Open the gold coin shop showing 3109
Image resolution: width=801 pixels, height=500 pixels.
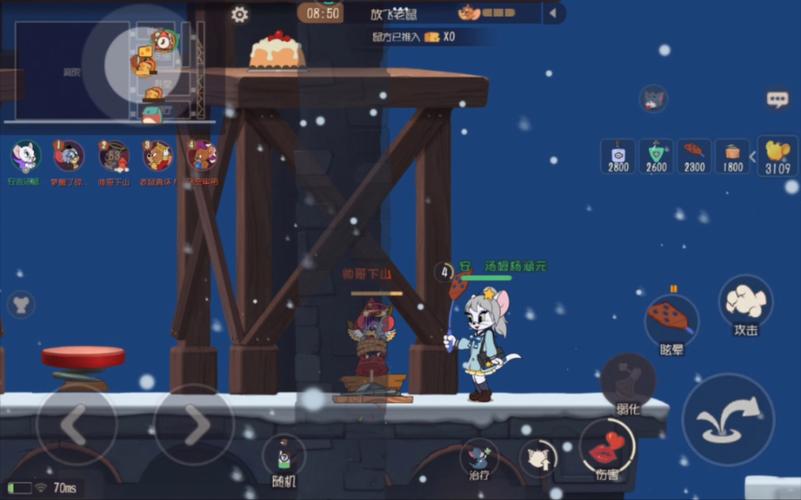[x=777, y=156]
